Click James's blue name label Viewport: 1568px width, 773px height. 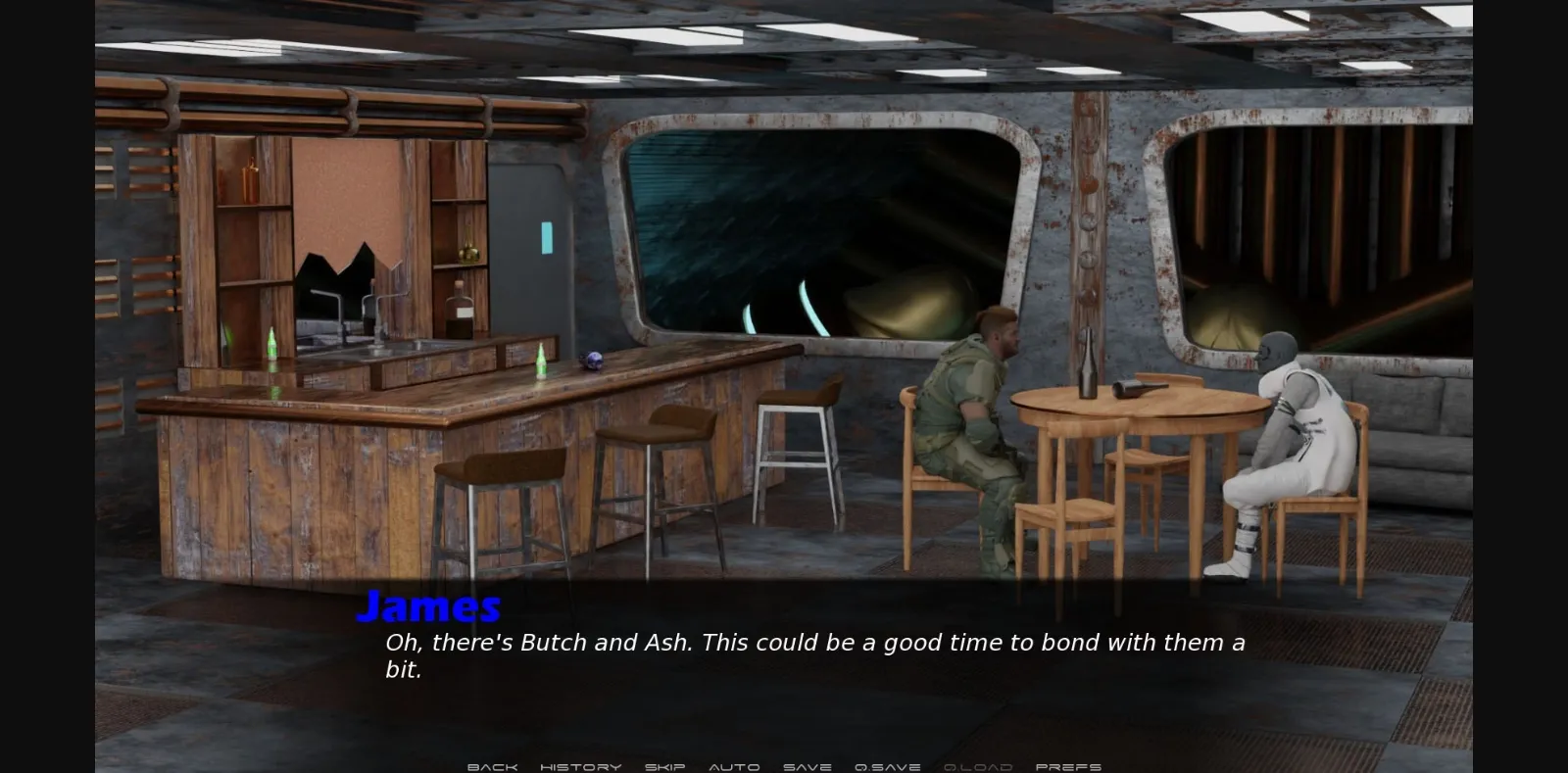pos(429,606)
